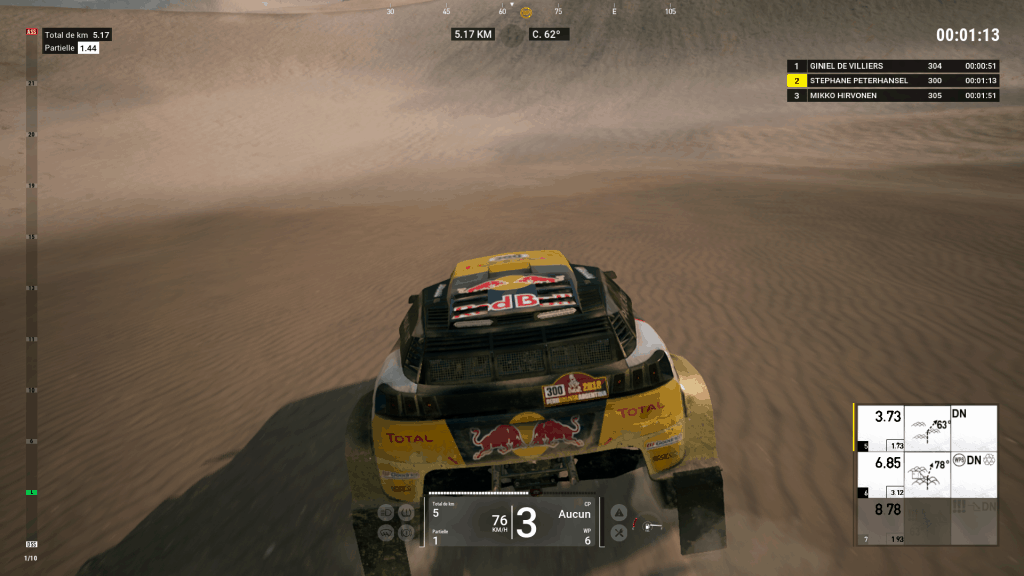The height and width of the screenshot is (576, 1024).
Task: Select Giniel De Villiers leaderboard row
Action: click(x=894, y=66)
